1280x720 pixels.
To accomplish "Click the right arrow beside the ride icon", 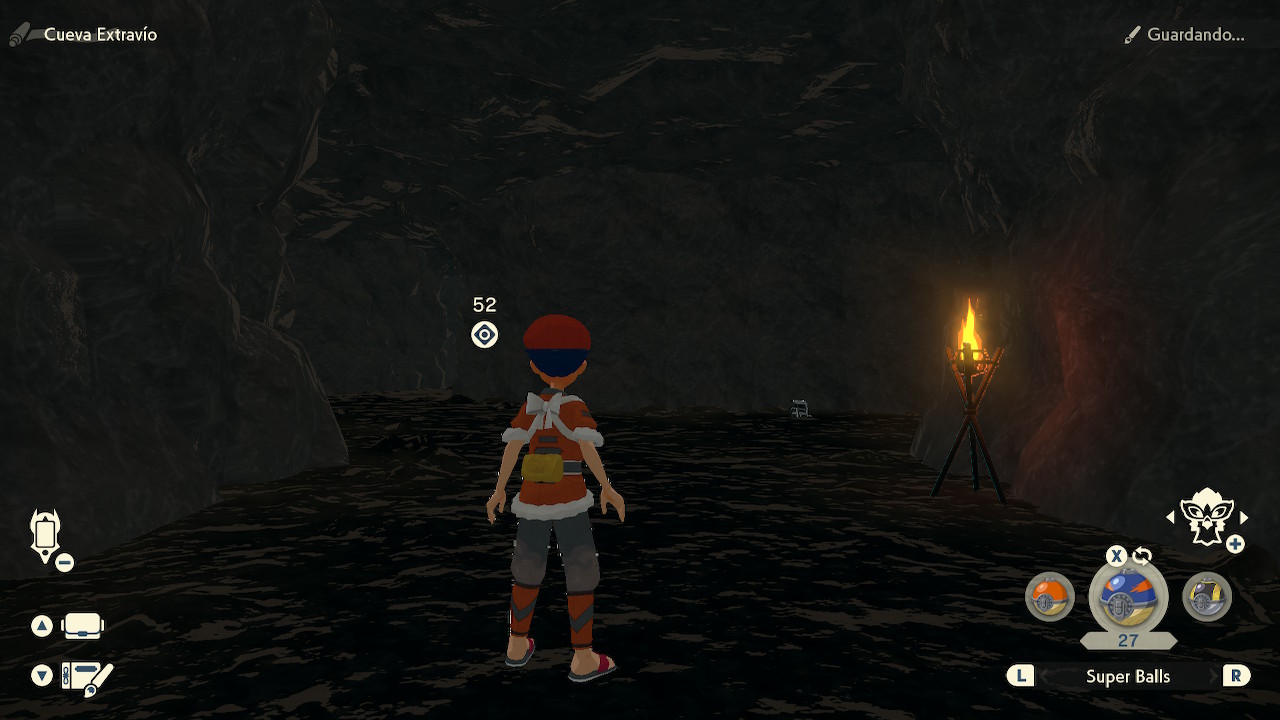I will tap(1244, 517).
